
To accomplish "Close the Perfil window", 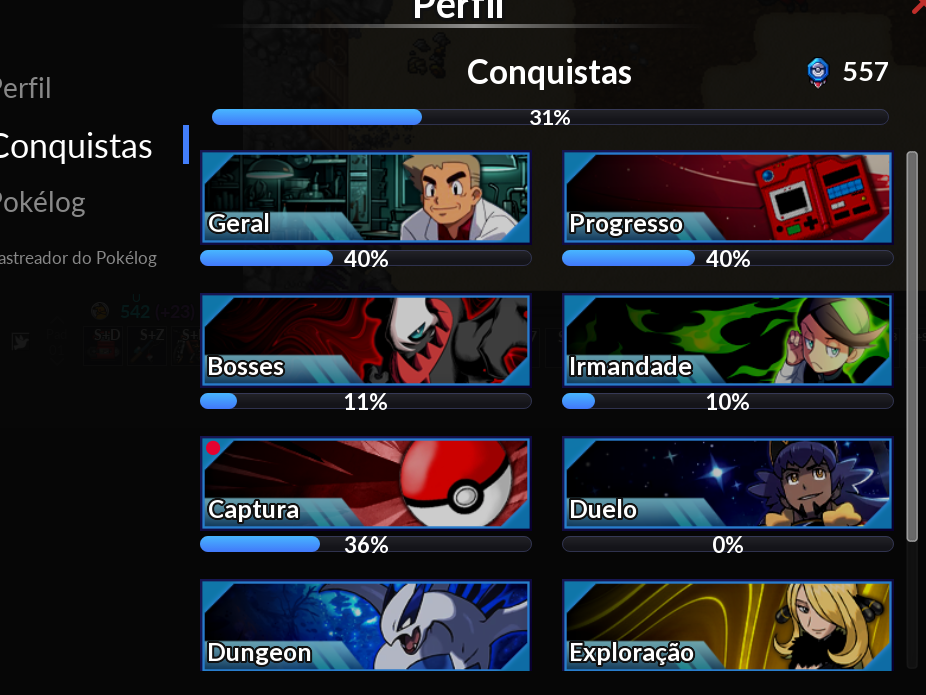I will pyautogui.click(x=920, y=6).
